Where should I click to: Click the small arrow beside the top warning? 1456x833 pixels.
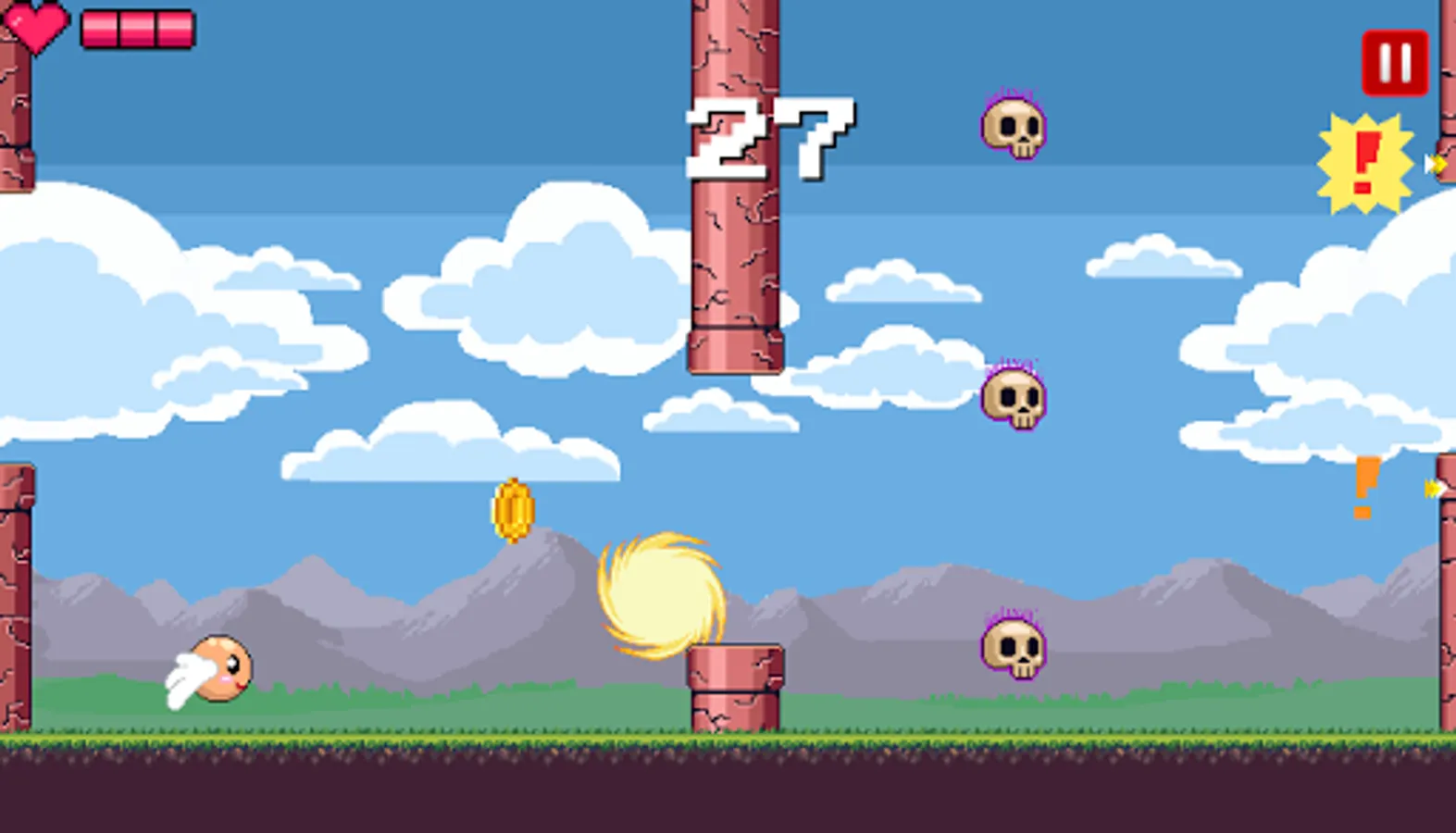[1434, 163]
